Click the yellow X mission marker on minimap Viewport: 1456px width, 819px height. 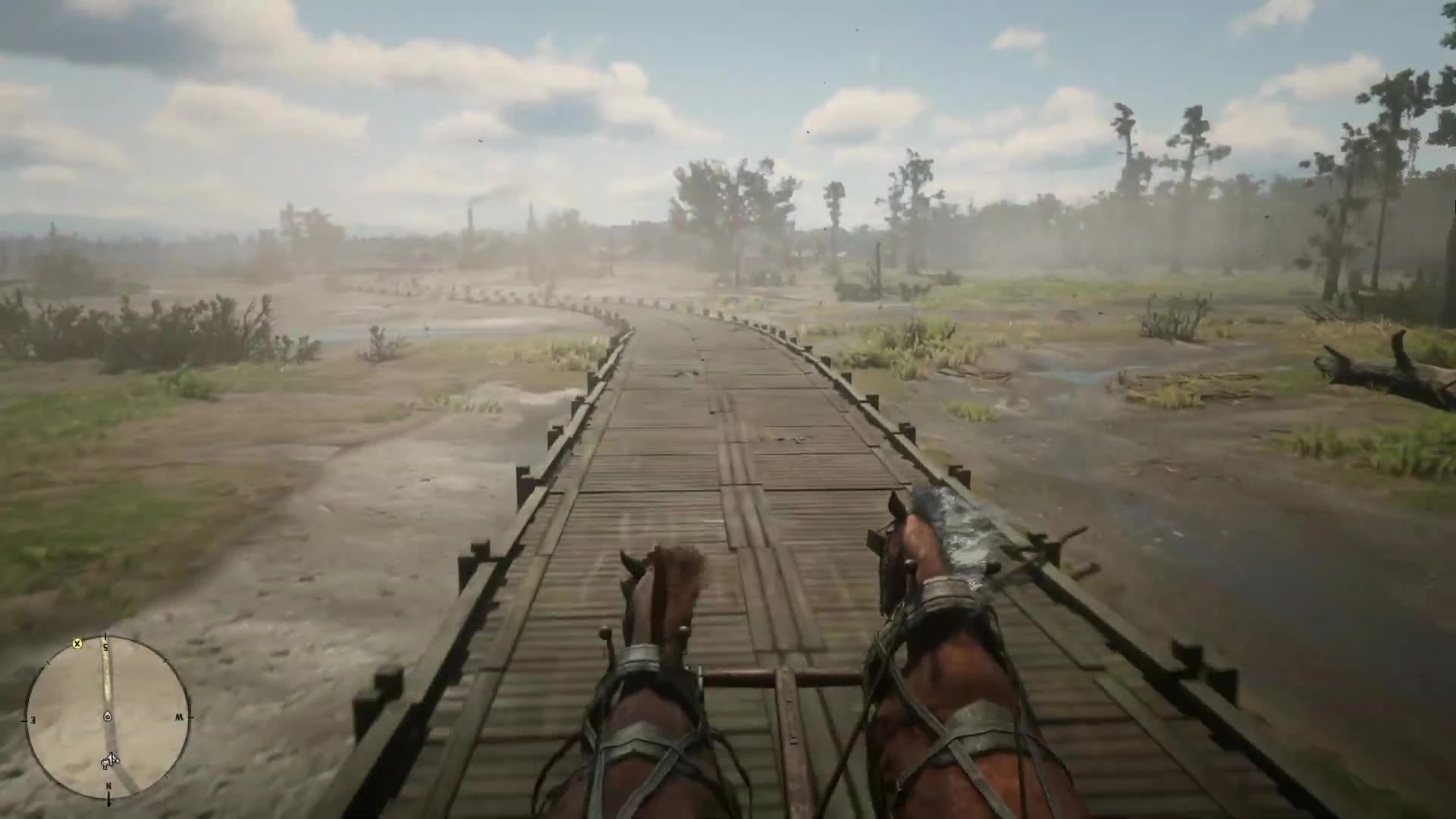point(77,645)
